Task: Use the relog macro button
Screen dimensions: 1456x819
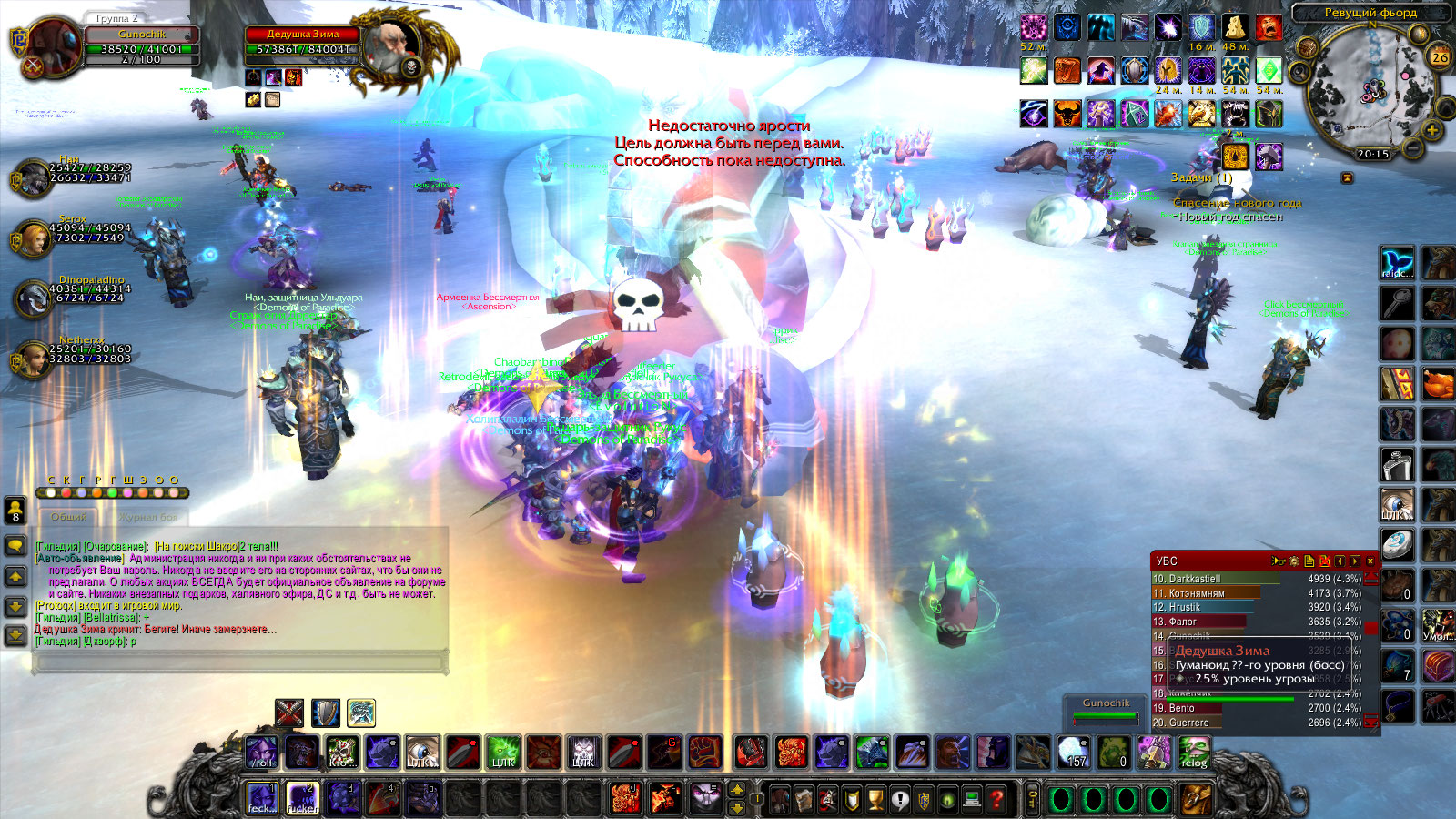Action: (1194, 753)
